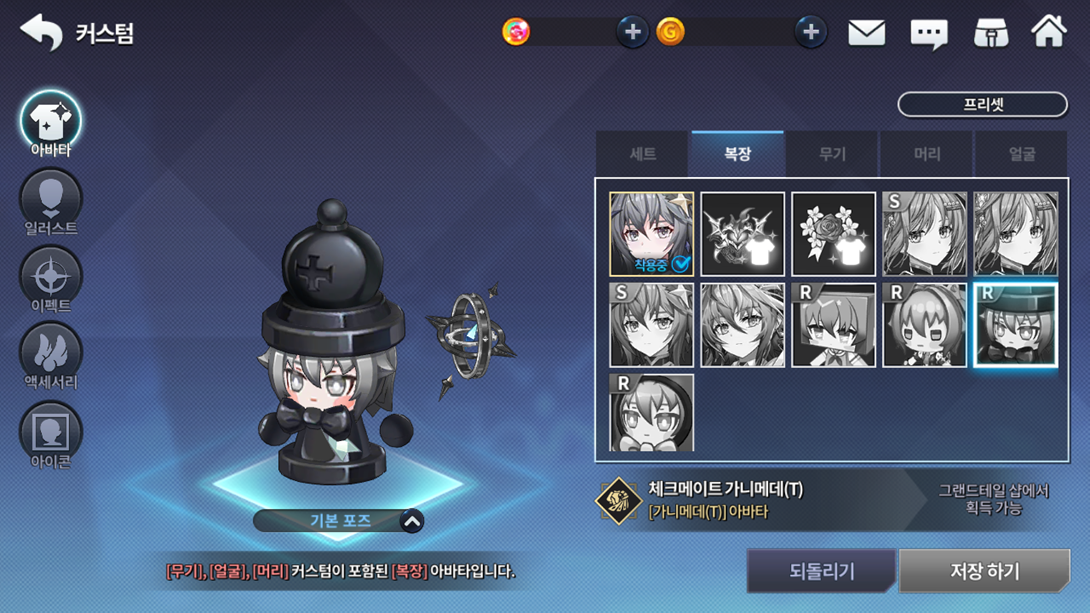Viewport: 1090px width, 613px height.
Task: Open the chat speech bubble
Action: [x=928, y=34]
